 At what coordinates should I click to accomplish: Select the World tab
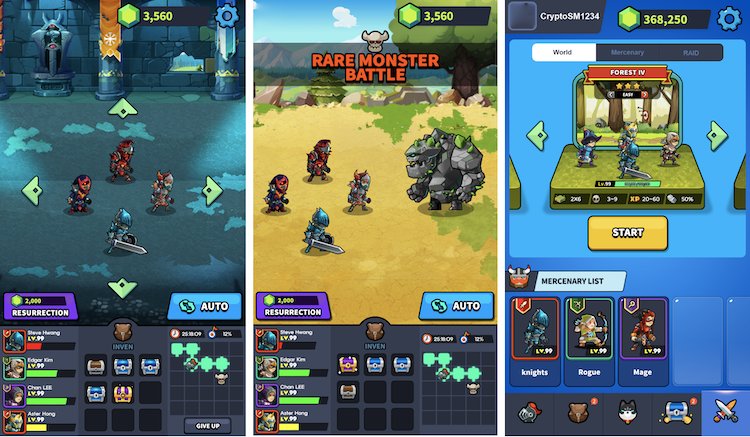562,52
